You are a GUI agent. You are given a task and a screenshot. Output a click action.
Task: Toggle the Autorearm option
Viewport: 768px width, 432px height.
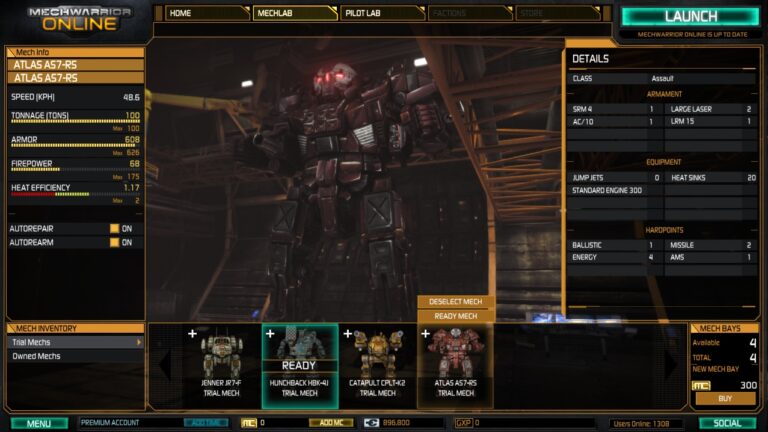pos(115,242)
